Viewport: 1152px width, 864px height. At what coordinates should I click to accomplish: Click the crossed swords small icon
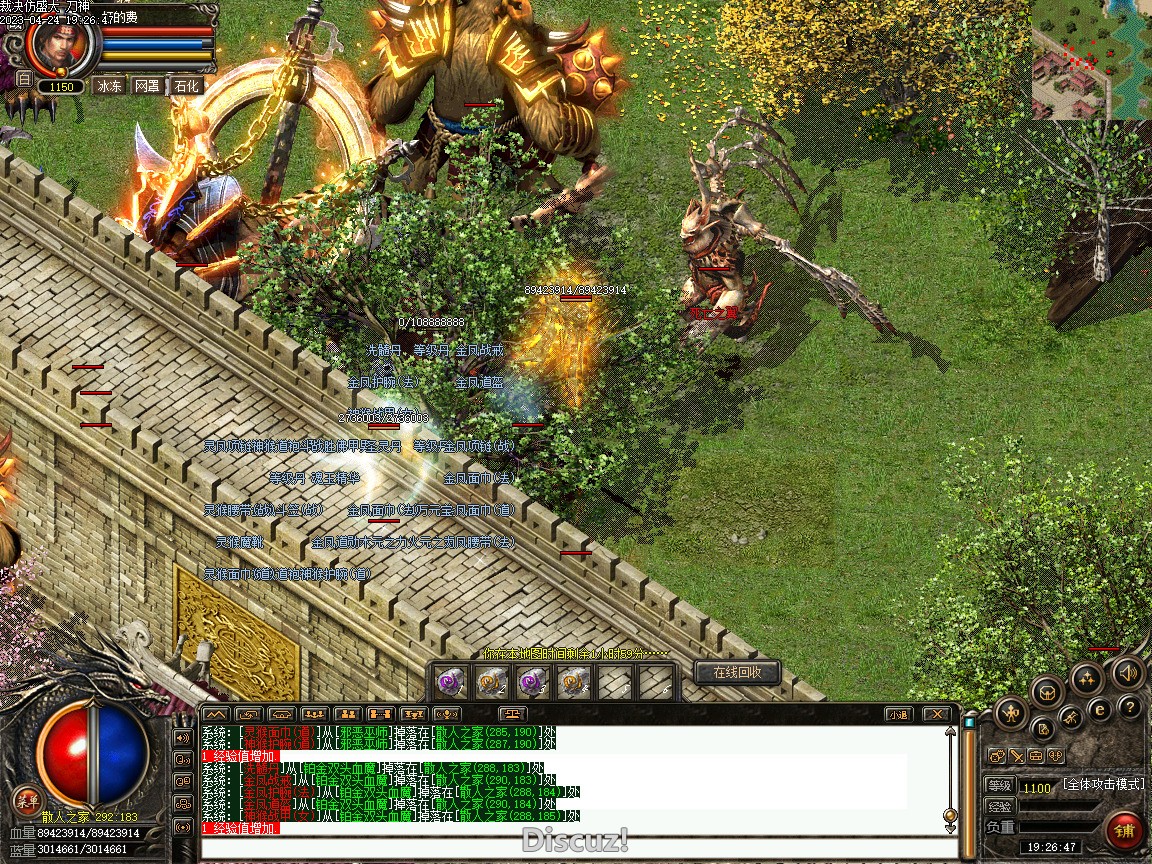[1015, 756]
